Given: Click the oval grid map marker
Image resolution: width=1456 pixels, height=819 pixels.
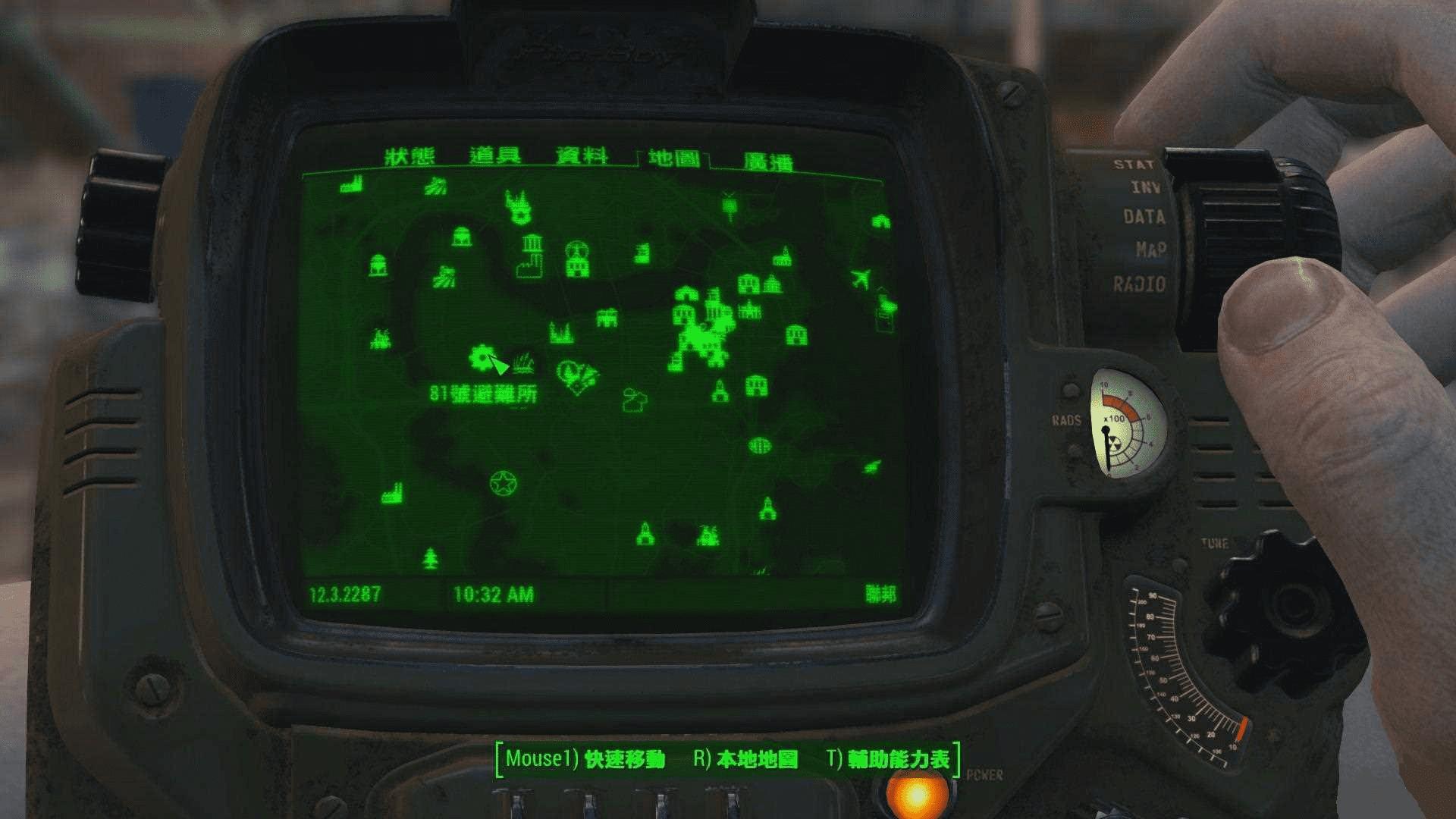Looking at the screenshot, I should click(x=760, y=445).
